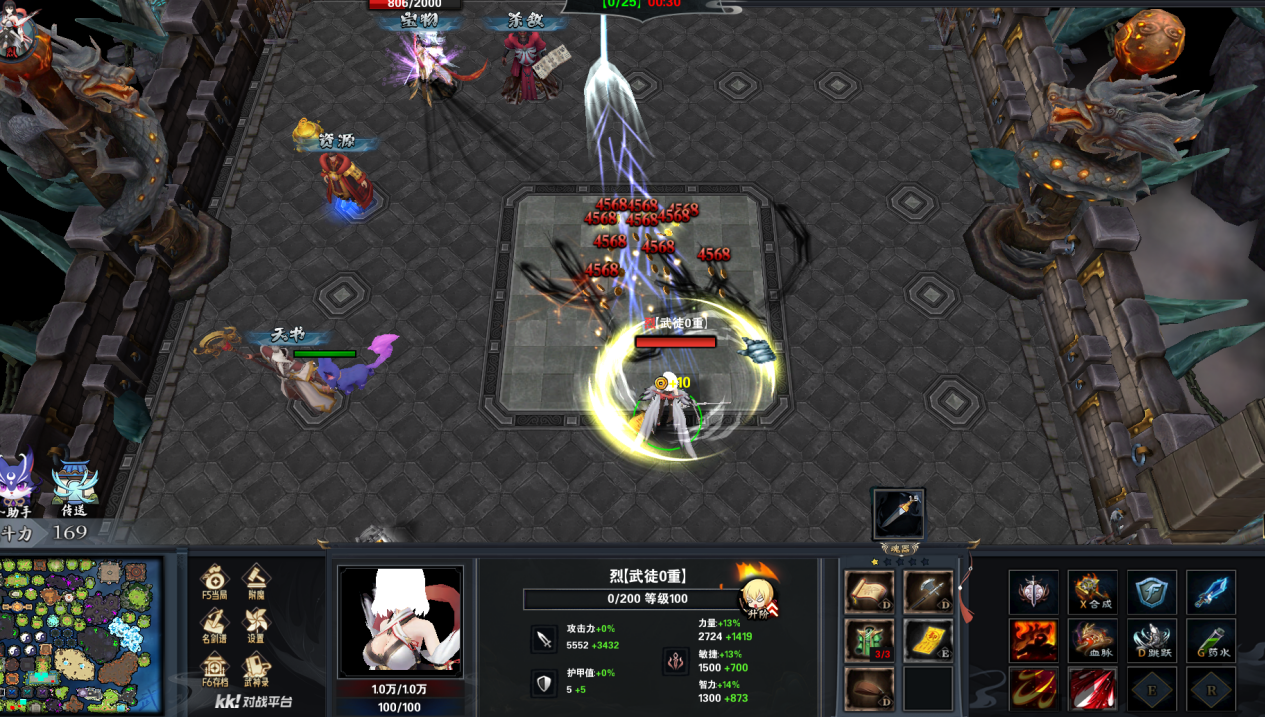Image resolution: width=1265 pixels, height=717 pixels.
Task: Open the F5 当局 menu icon
Action: coord(215,581)
